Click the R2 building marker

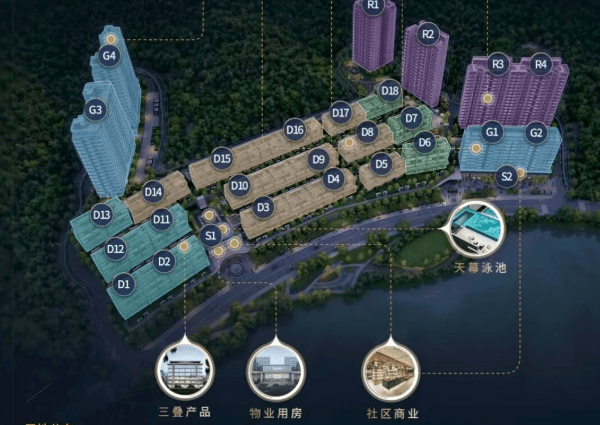(x=429, y=35)
